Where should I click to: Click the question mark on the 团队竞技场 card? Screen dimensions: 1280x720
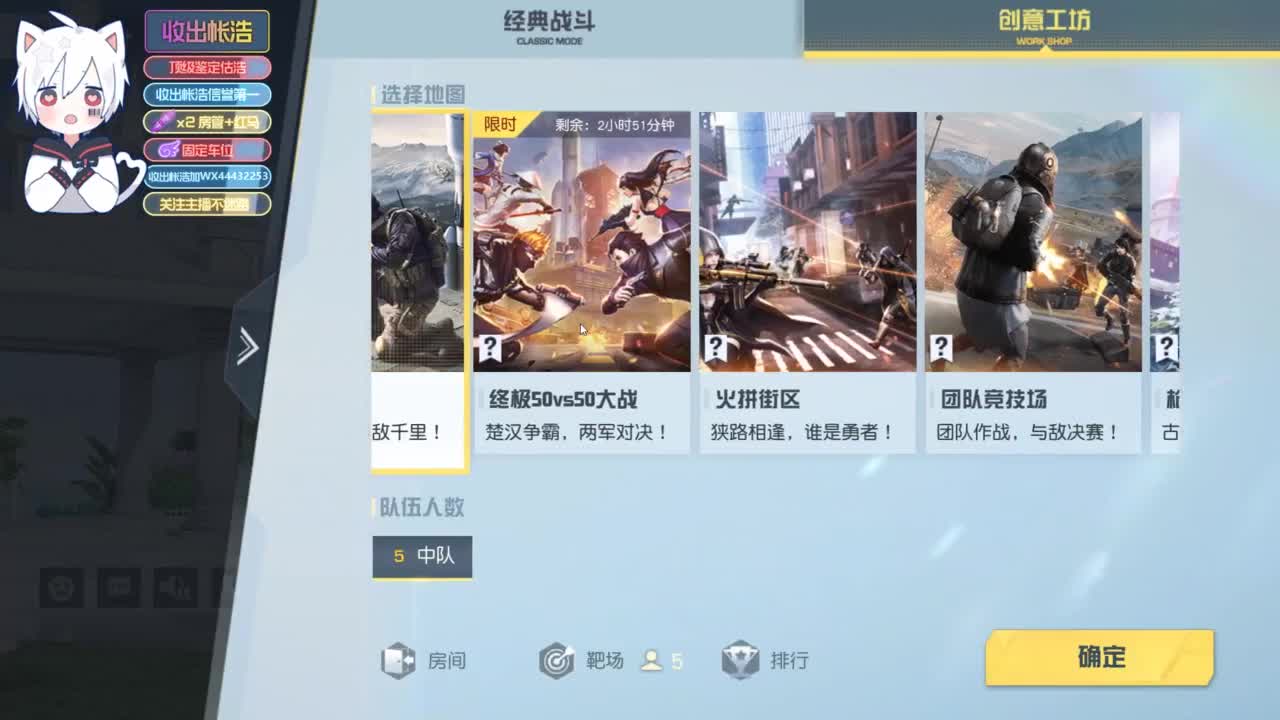click(940, 348)
